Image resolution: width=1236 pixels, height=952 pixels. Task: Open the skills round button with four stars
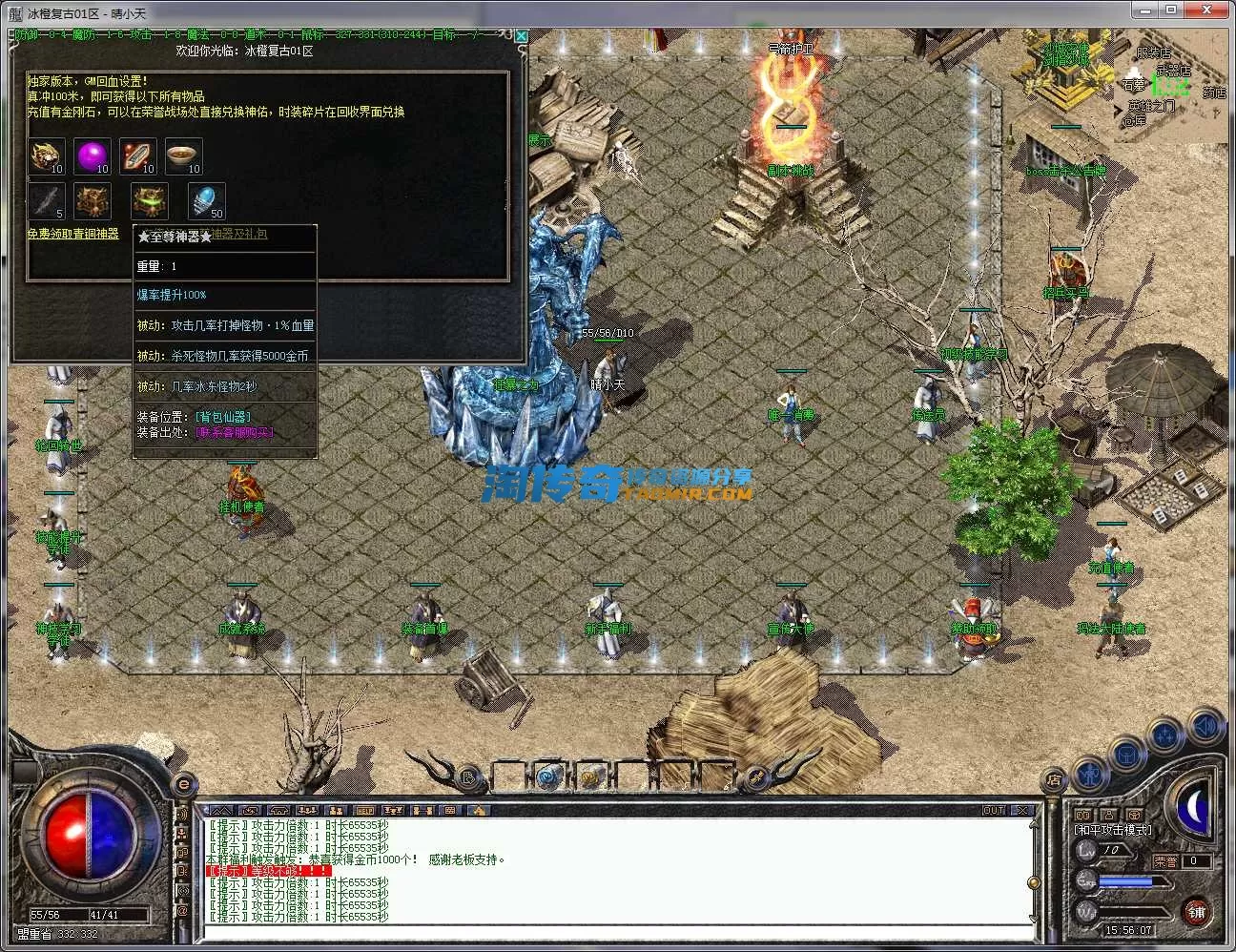point(1166,736)
